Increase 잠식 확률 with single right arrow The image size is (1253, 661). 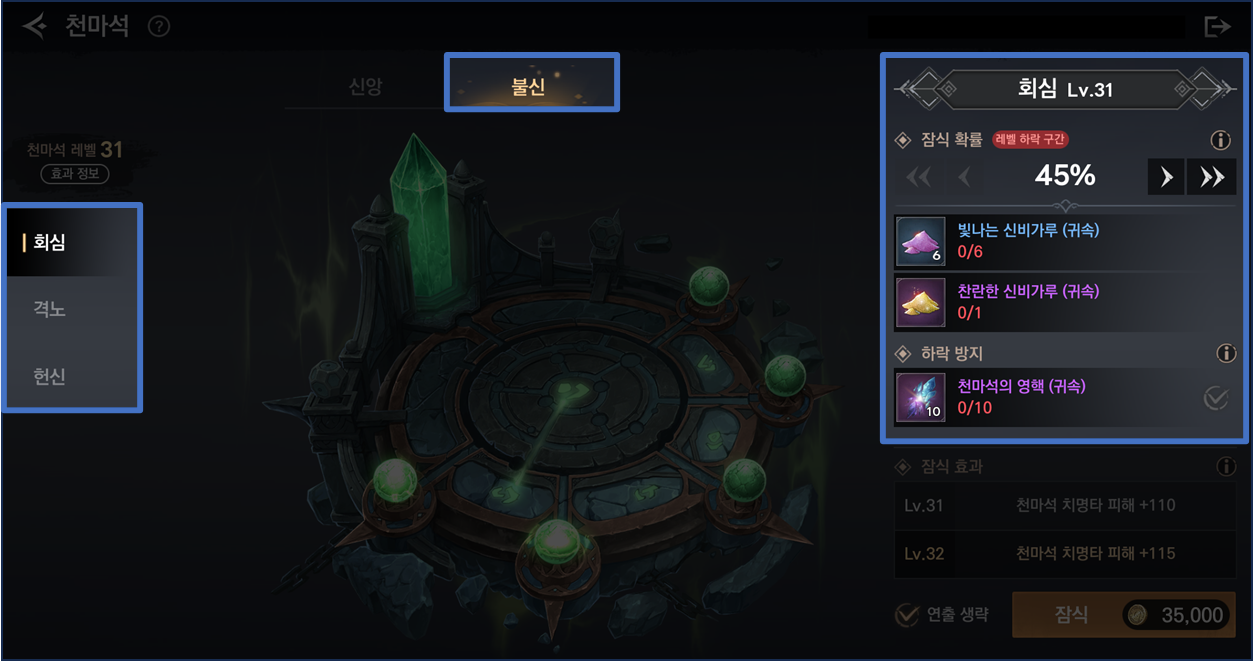1166,177
